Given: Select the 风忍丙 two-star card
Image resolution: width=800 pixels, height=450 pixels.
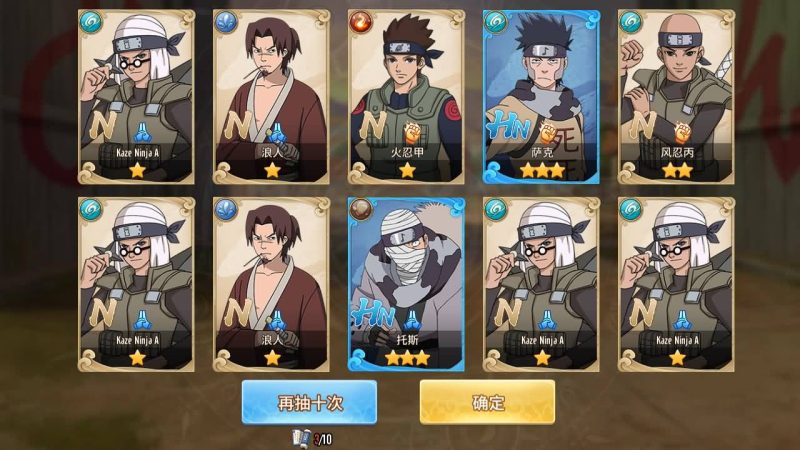Looking at the screenshot, I should tap(676, 96).
